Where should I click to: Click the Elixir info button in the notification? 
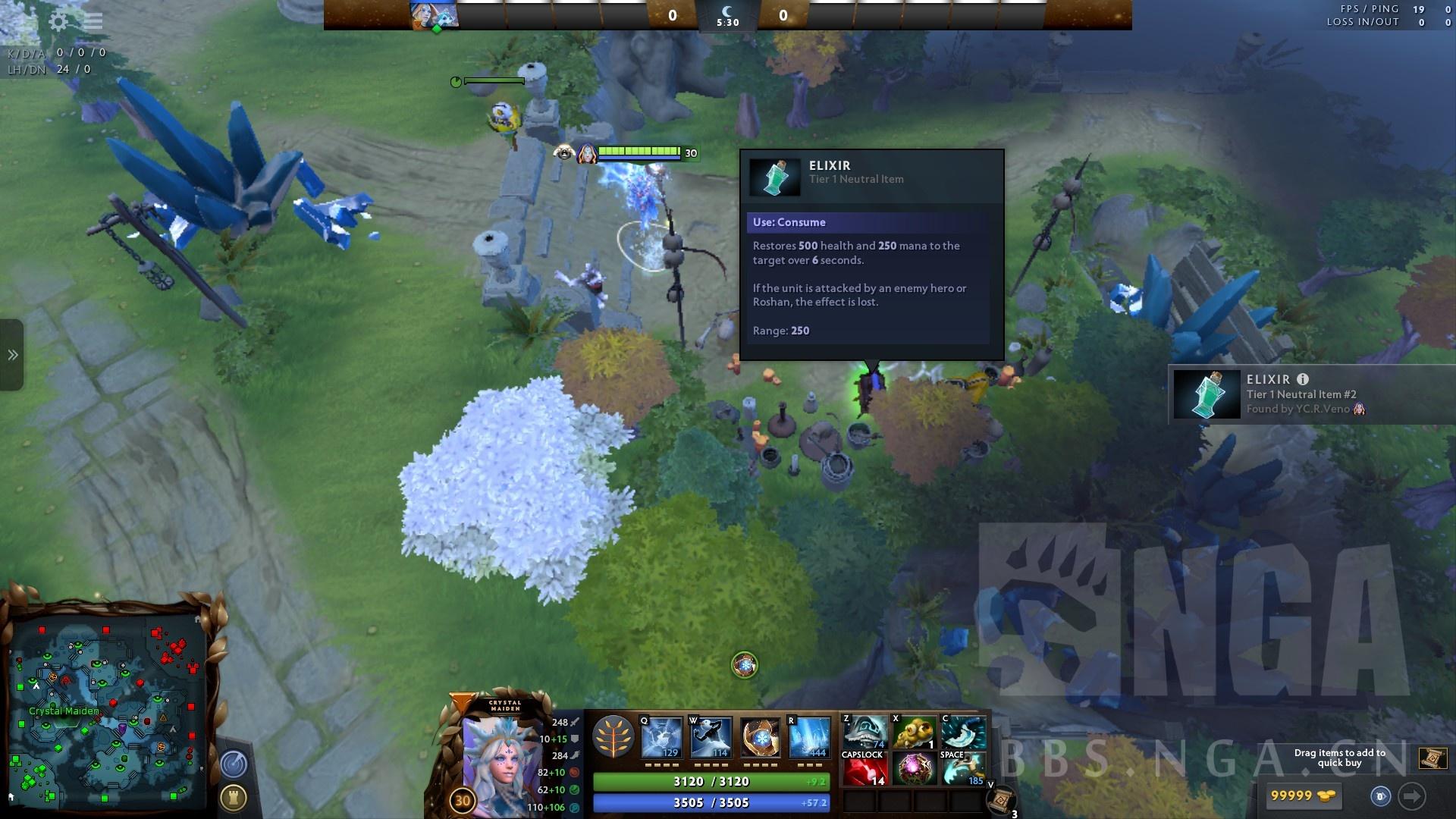1303,378
